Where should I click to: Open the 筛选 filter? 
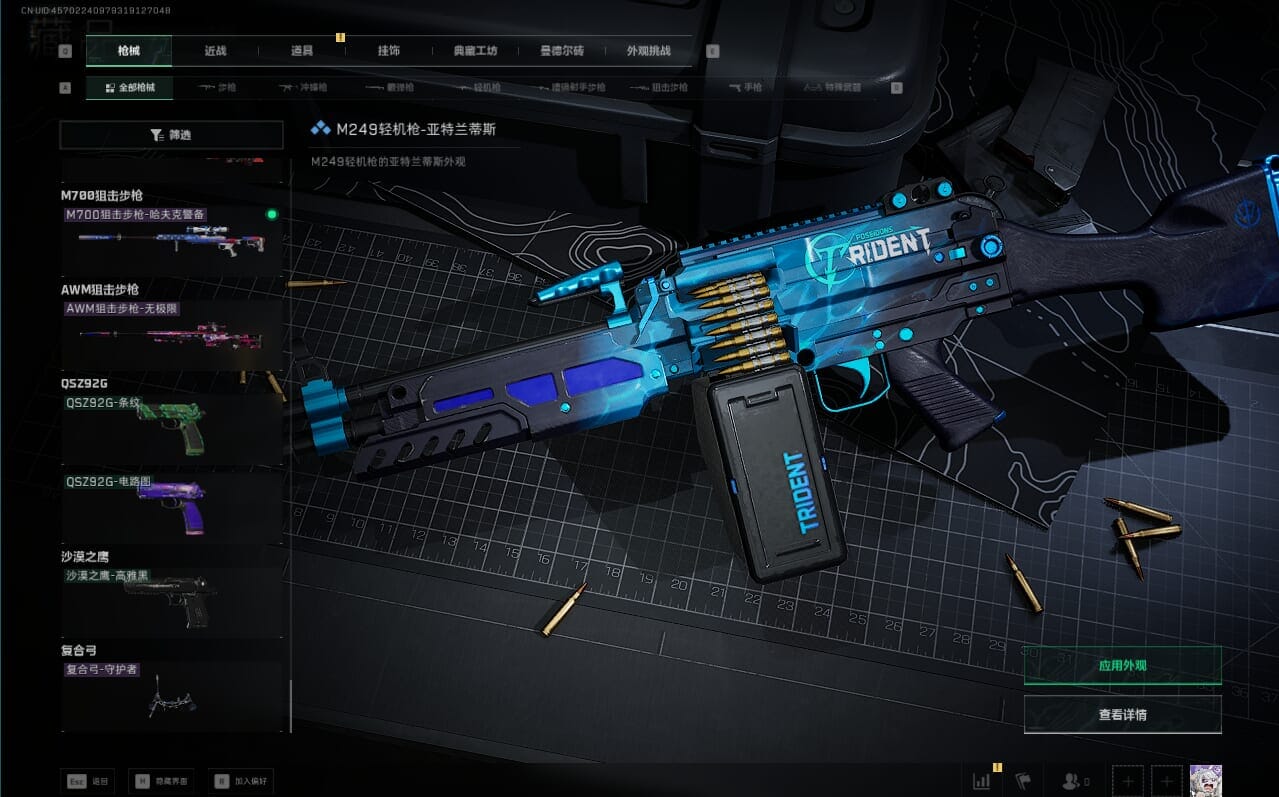click(171, 135)
